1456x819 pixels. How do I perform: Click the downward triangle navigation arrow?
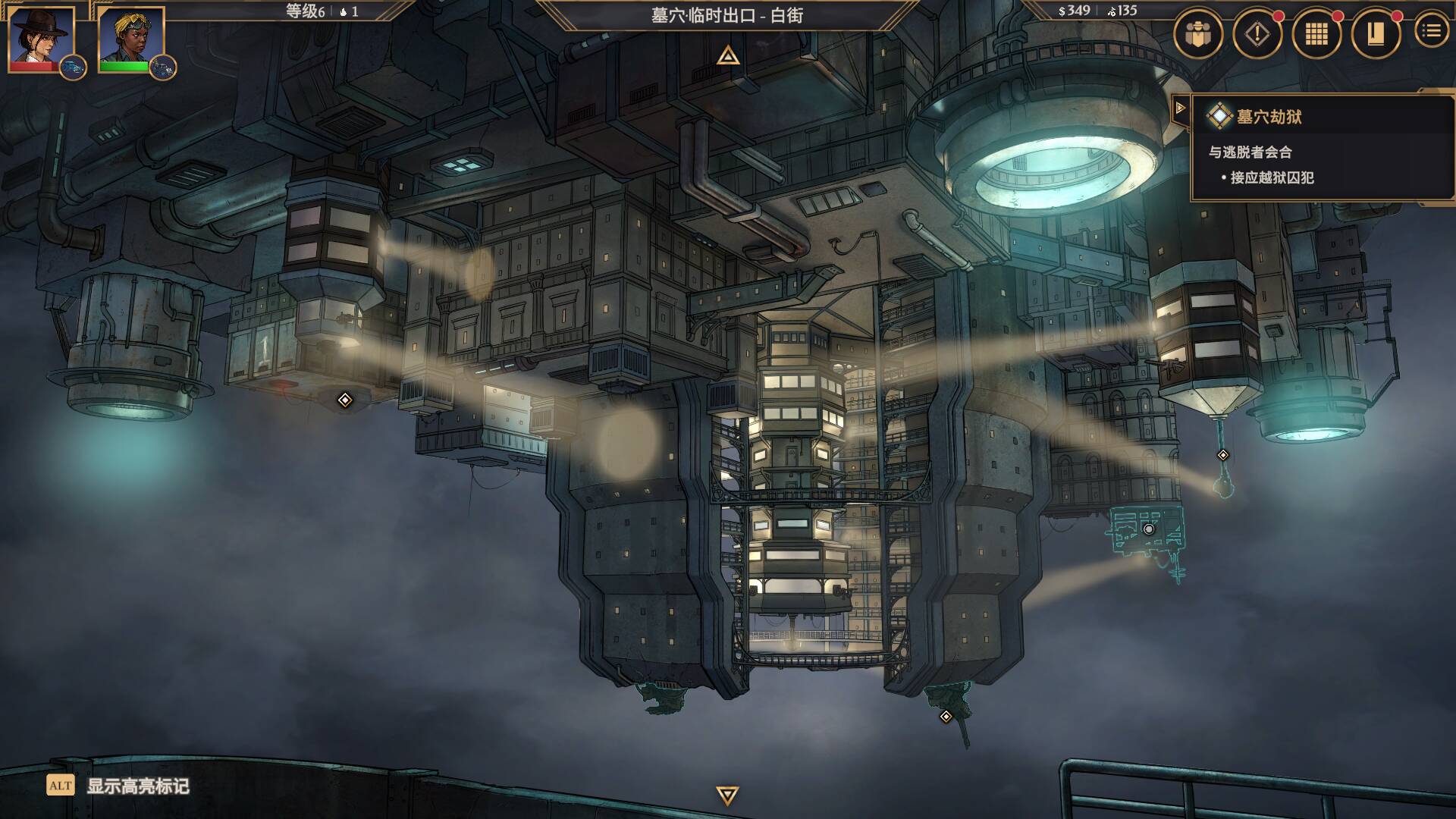click(727, 795)
